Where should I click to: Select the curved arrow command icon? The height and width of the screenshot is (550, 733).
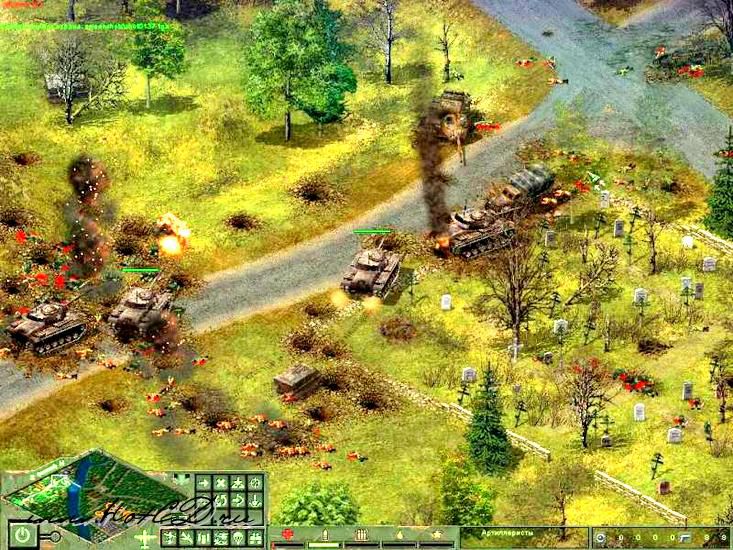tap(237, 501)
